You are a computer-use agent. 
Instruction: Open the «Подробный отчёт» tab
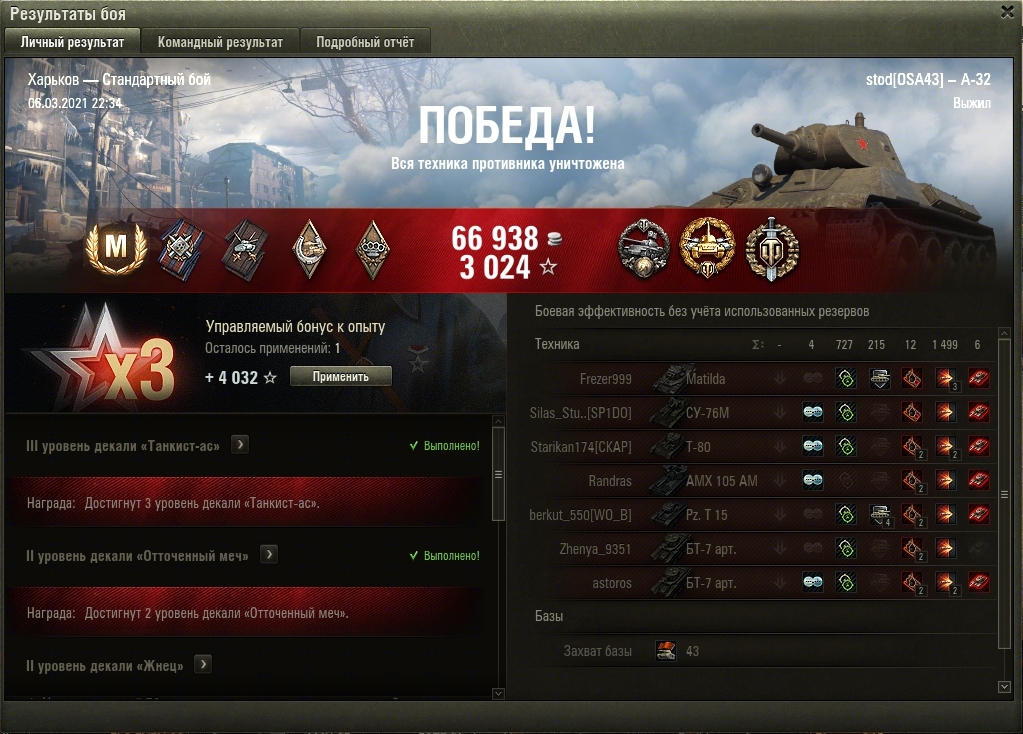(x=366, y=42)
